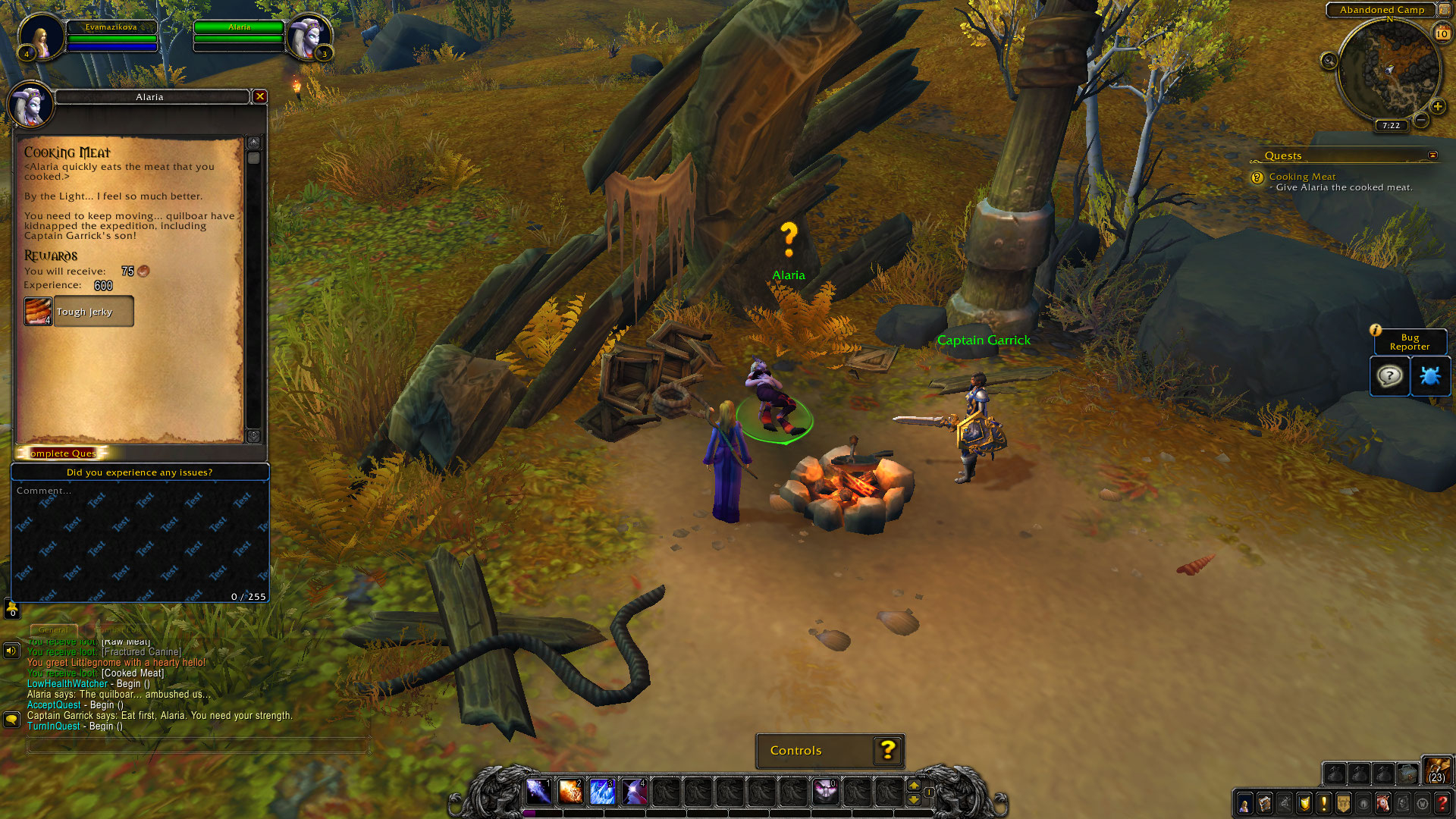This screenshot has width=1456, height=819.
Task: Zoom in the minimap with plus button
Action: [x=1438, y=106]
